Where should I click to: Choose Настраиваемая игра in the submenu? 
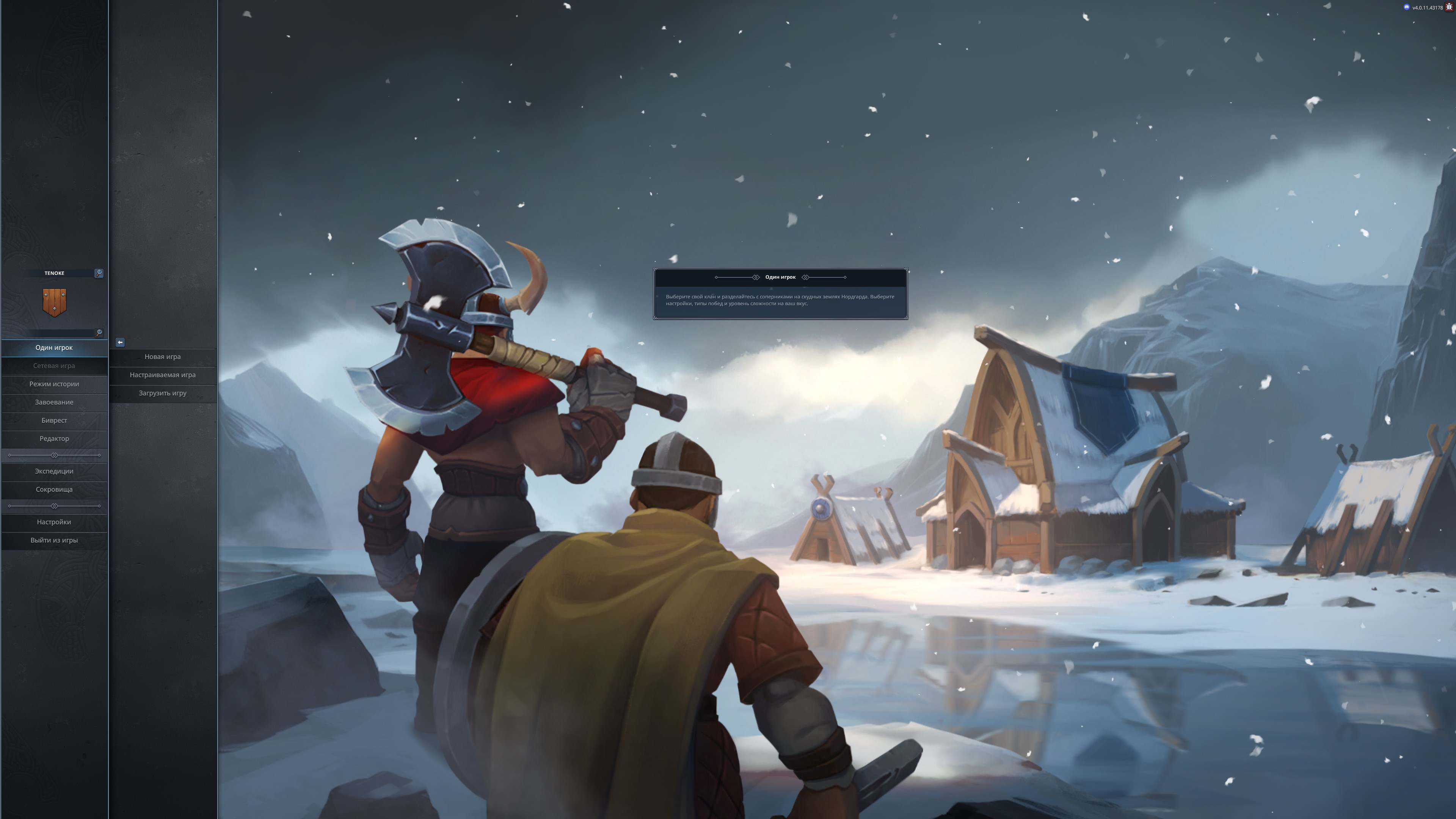163,375
